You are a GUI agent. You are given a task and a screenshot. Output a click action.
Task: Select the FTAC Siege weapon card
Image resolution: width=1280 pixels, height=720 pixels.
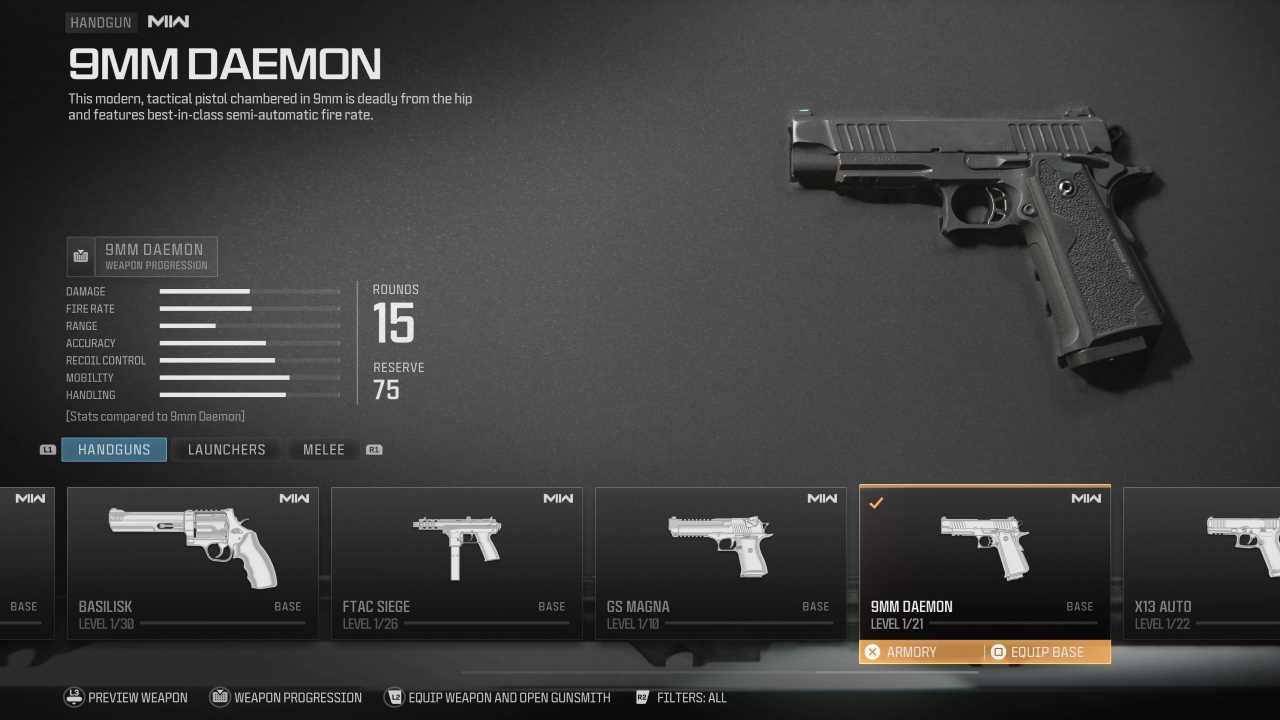456,562
